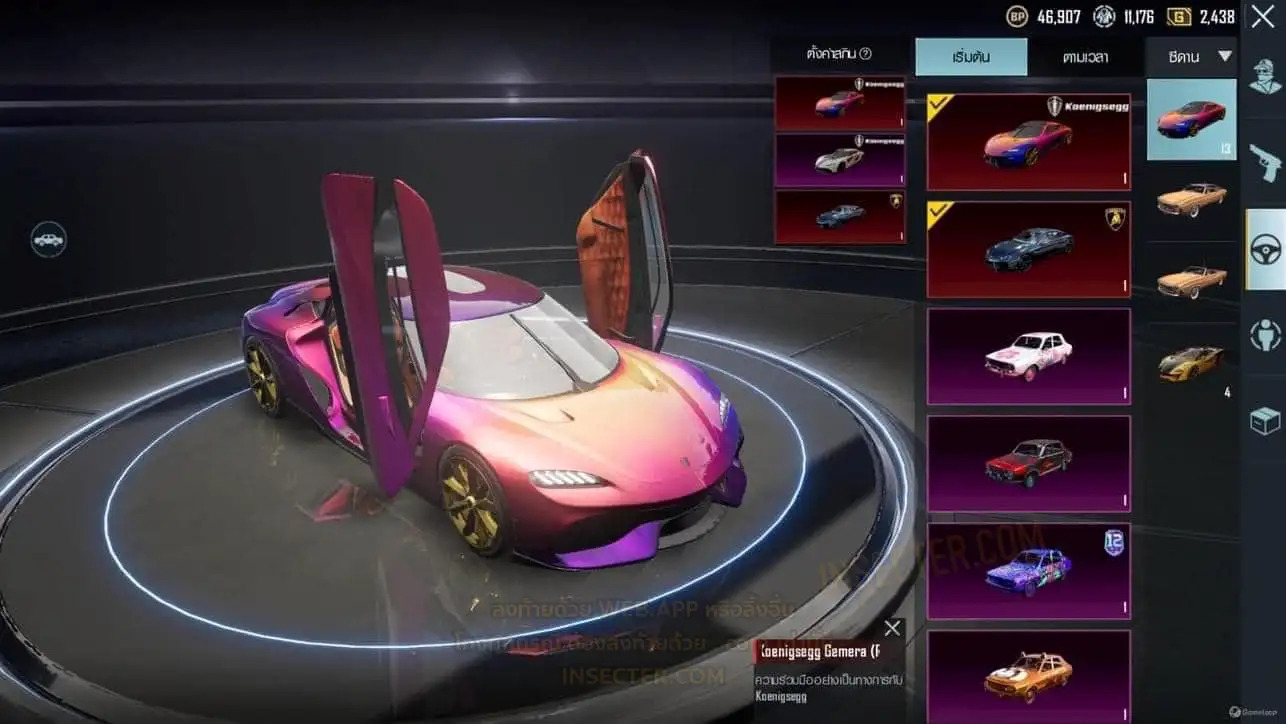This screenshot has height=724, width=1286.
Task: Select the white Koenigsegg skin thumbnail
Action: point(839,160)
